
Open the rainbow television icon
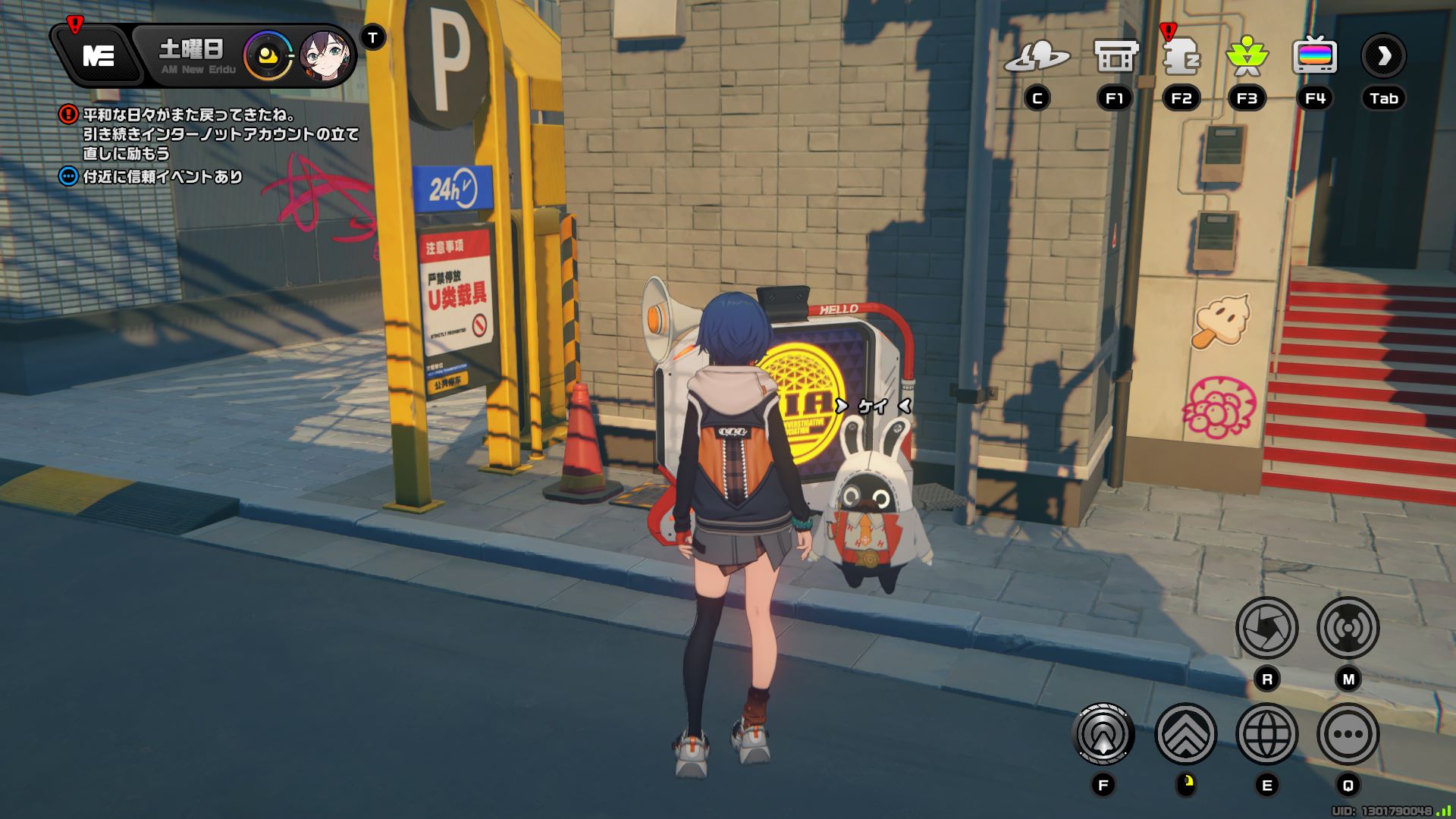click(x=1314, y=56)
